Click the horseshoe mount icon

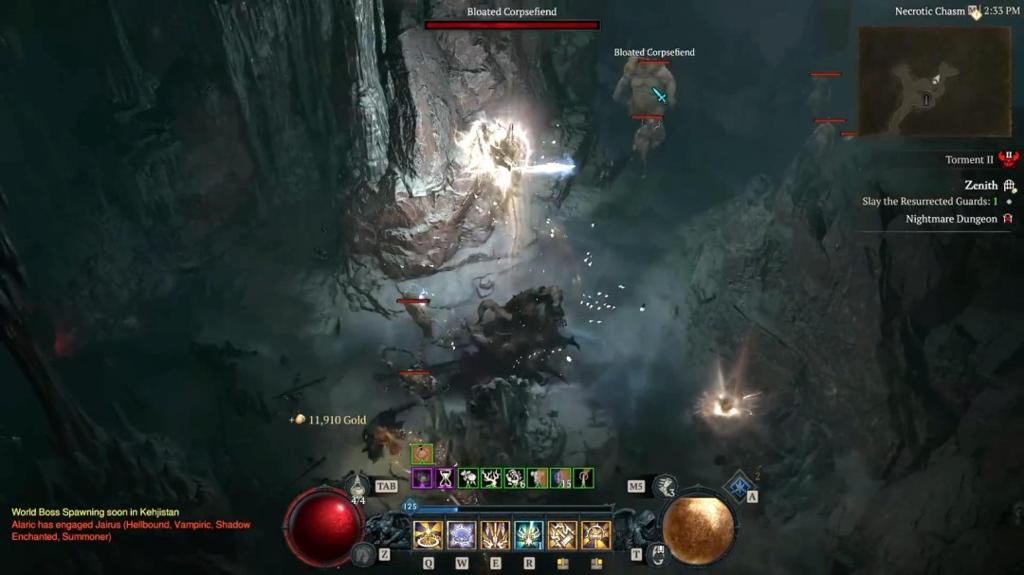[364, 552]
